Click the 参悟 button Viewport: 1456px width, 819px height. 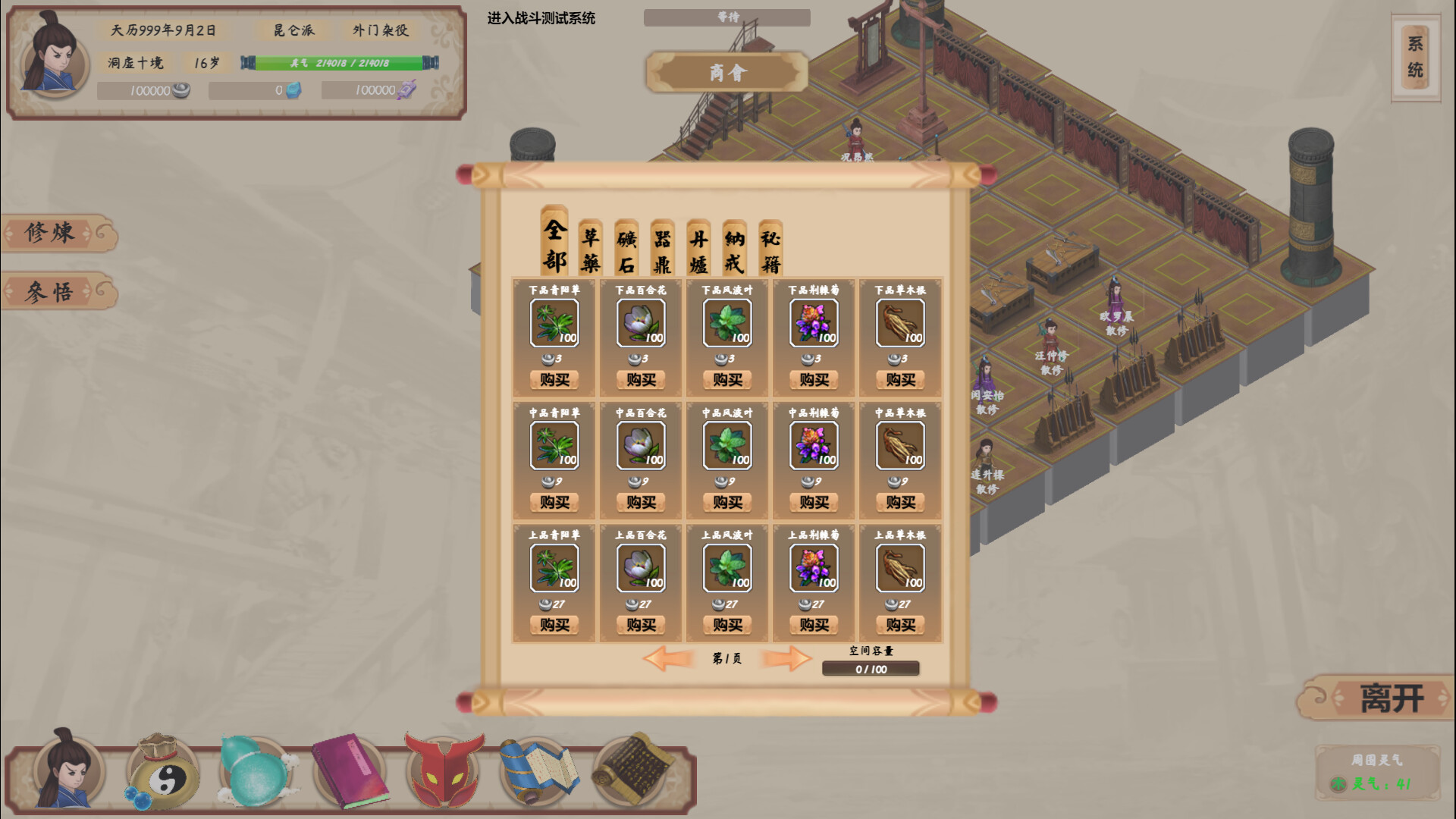point(49,292)
